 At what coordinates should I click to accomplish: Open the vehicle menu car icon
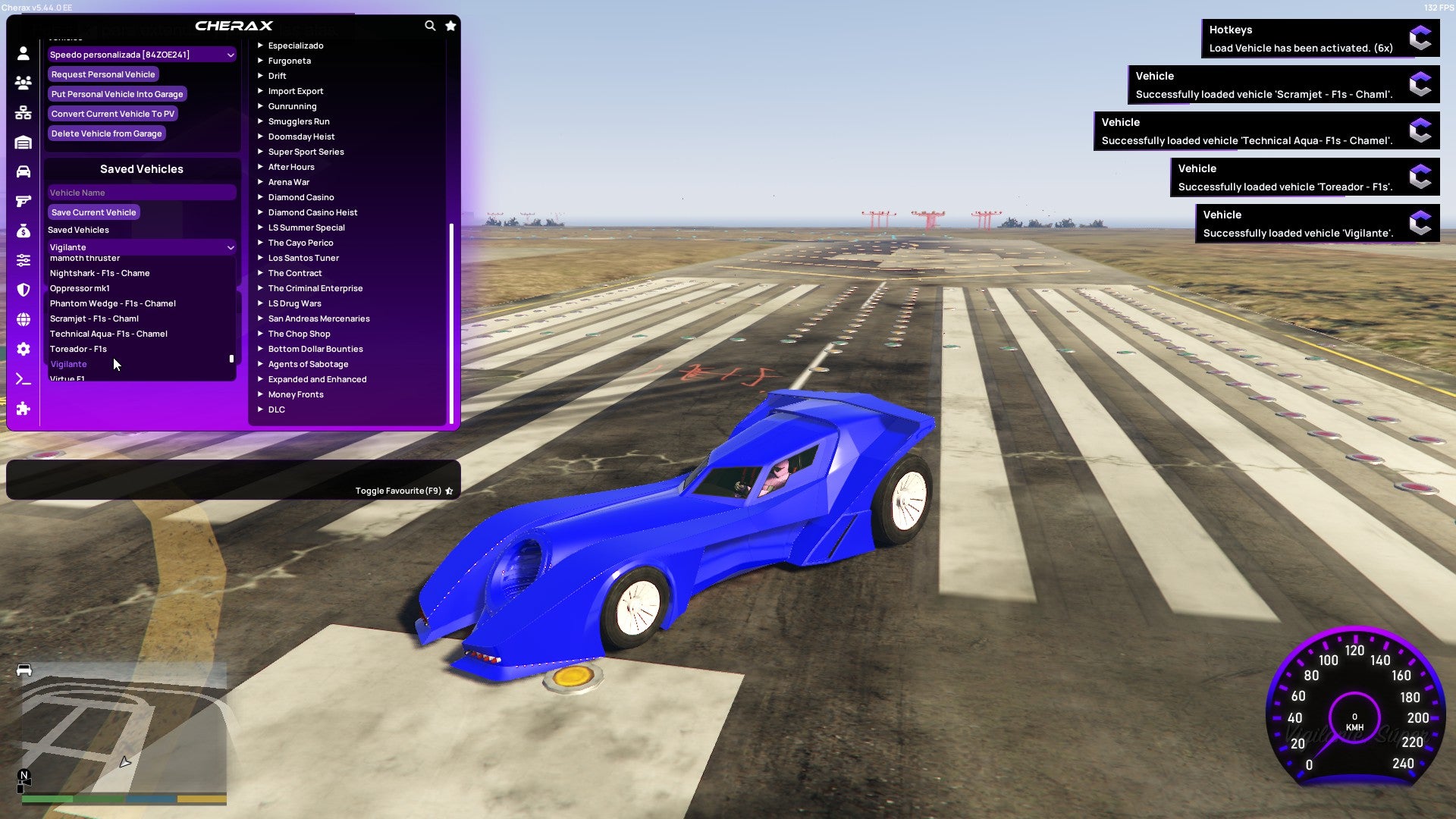click(23, 171)
